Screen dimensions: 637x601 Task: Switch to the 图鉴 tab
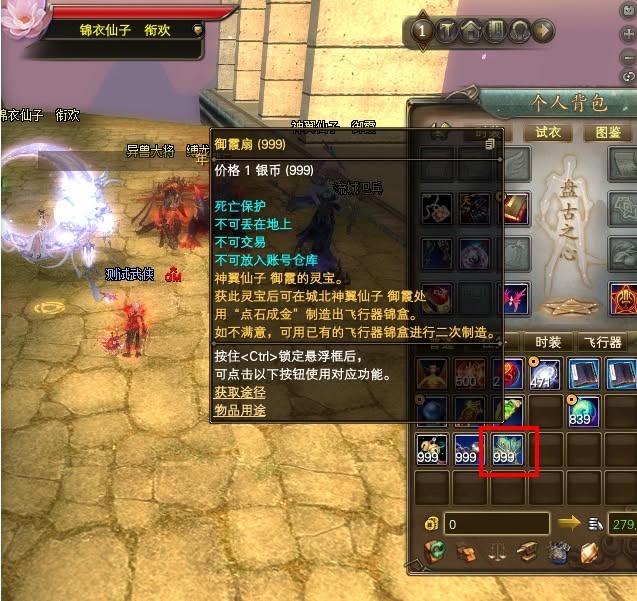pyautogui.click(x=608, y=132)
